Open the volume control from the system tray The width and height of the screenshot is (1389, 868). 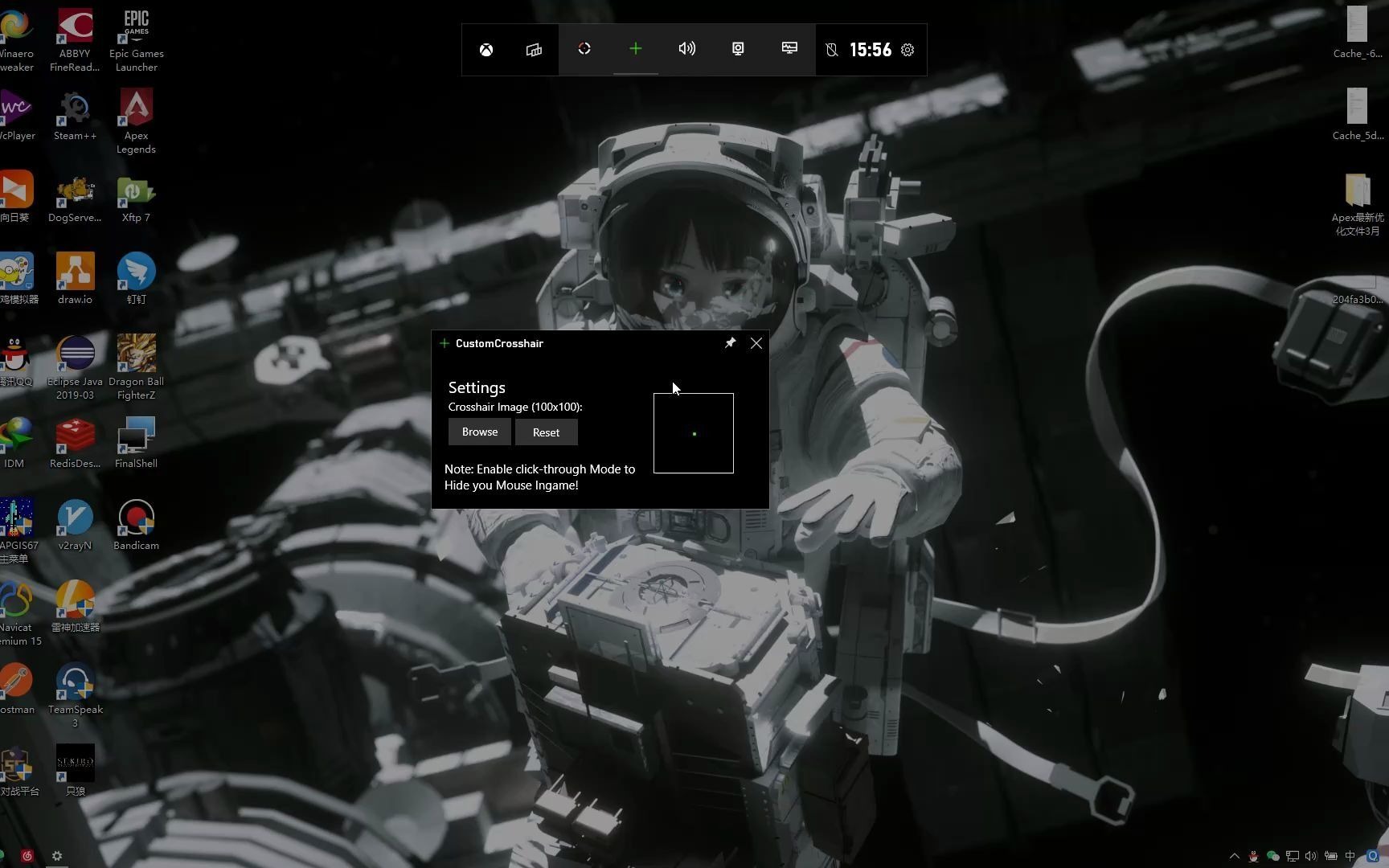(x=1311, y=856)
